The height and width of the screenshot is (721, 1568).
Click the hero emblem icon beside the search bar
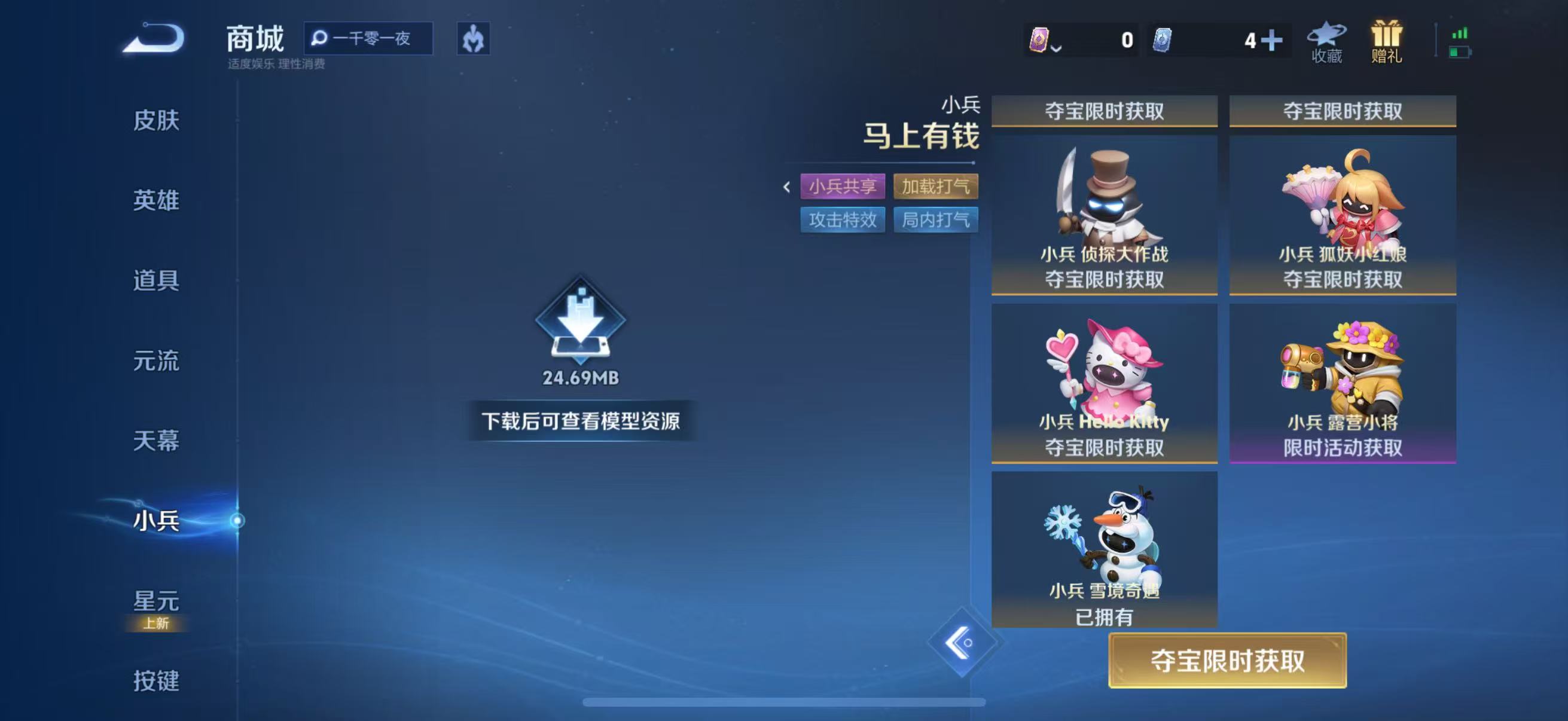[x=474, y=39]
